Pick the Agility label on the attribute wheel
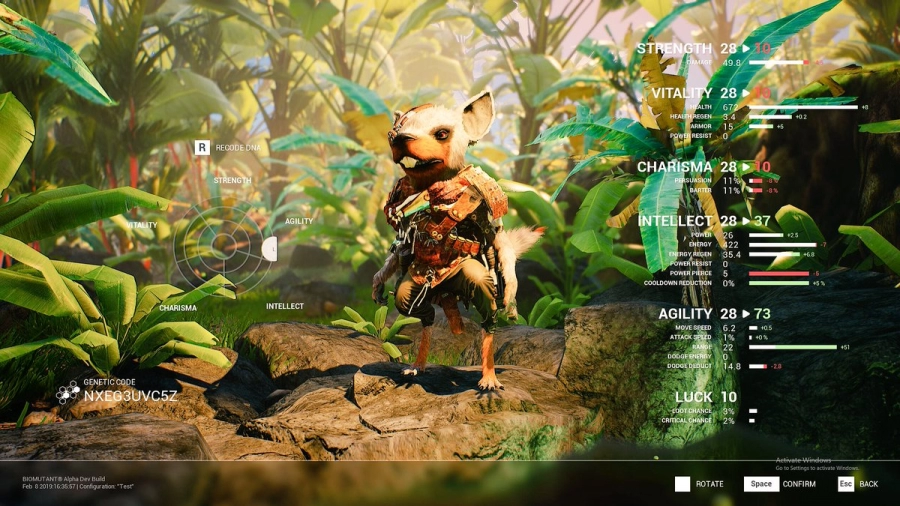This screenshot has width=900, height=506. [x=299, y=221]
